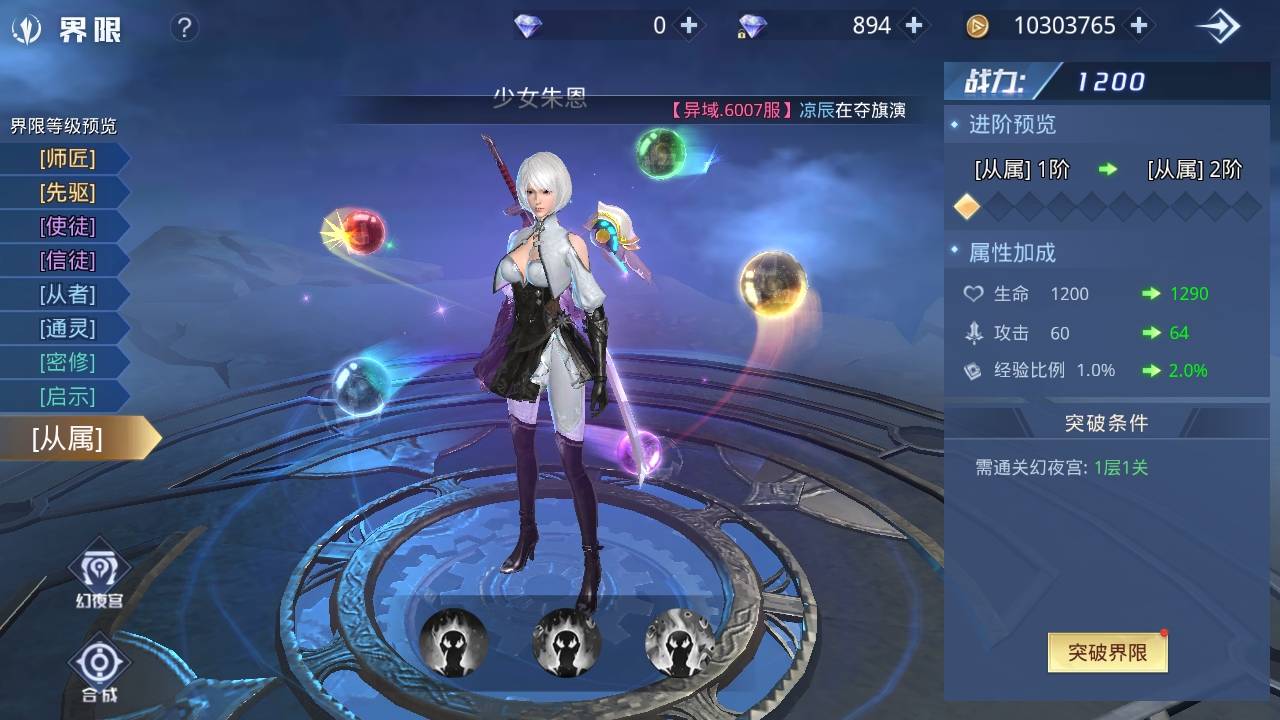
Task: Exit via the top-right arrow button
Action: pyautogui.click(x=1218, y=27)
